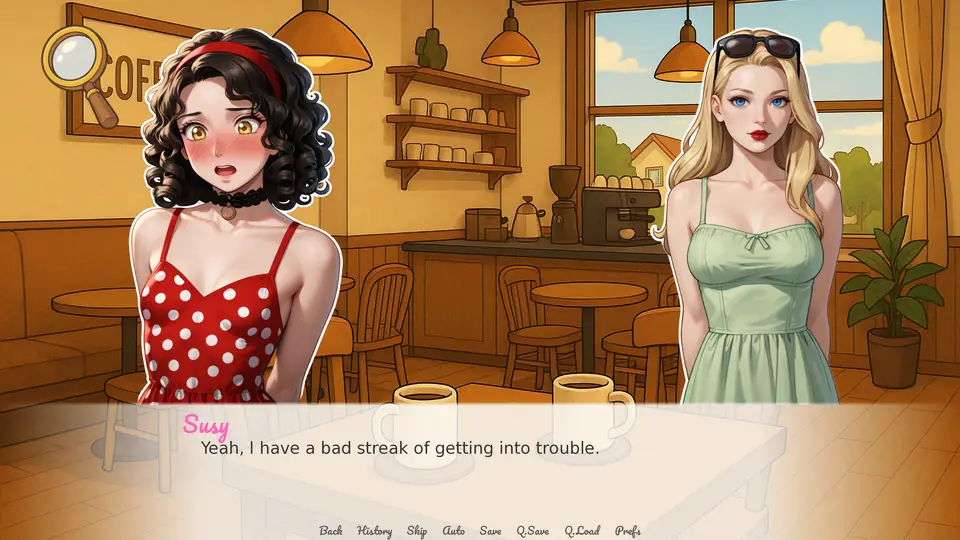Go Back to previous dialogue line
This screenshot has height=540, width=960.
(330, 531)
